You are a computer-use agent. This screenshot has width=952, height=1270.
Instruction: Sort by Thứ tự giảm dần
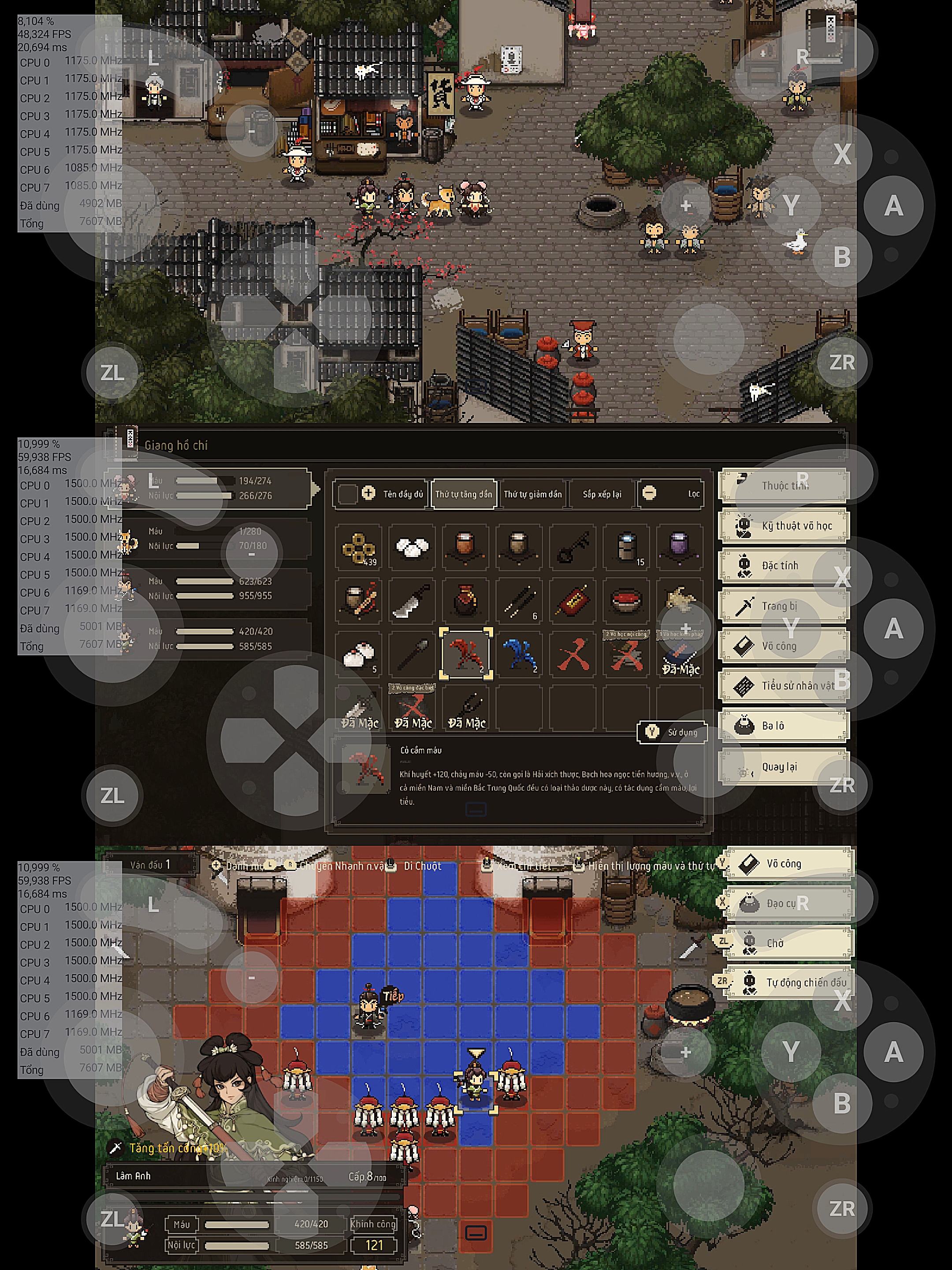(532, 494)
